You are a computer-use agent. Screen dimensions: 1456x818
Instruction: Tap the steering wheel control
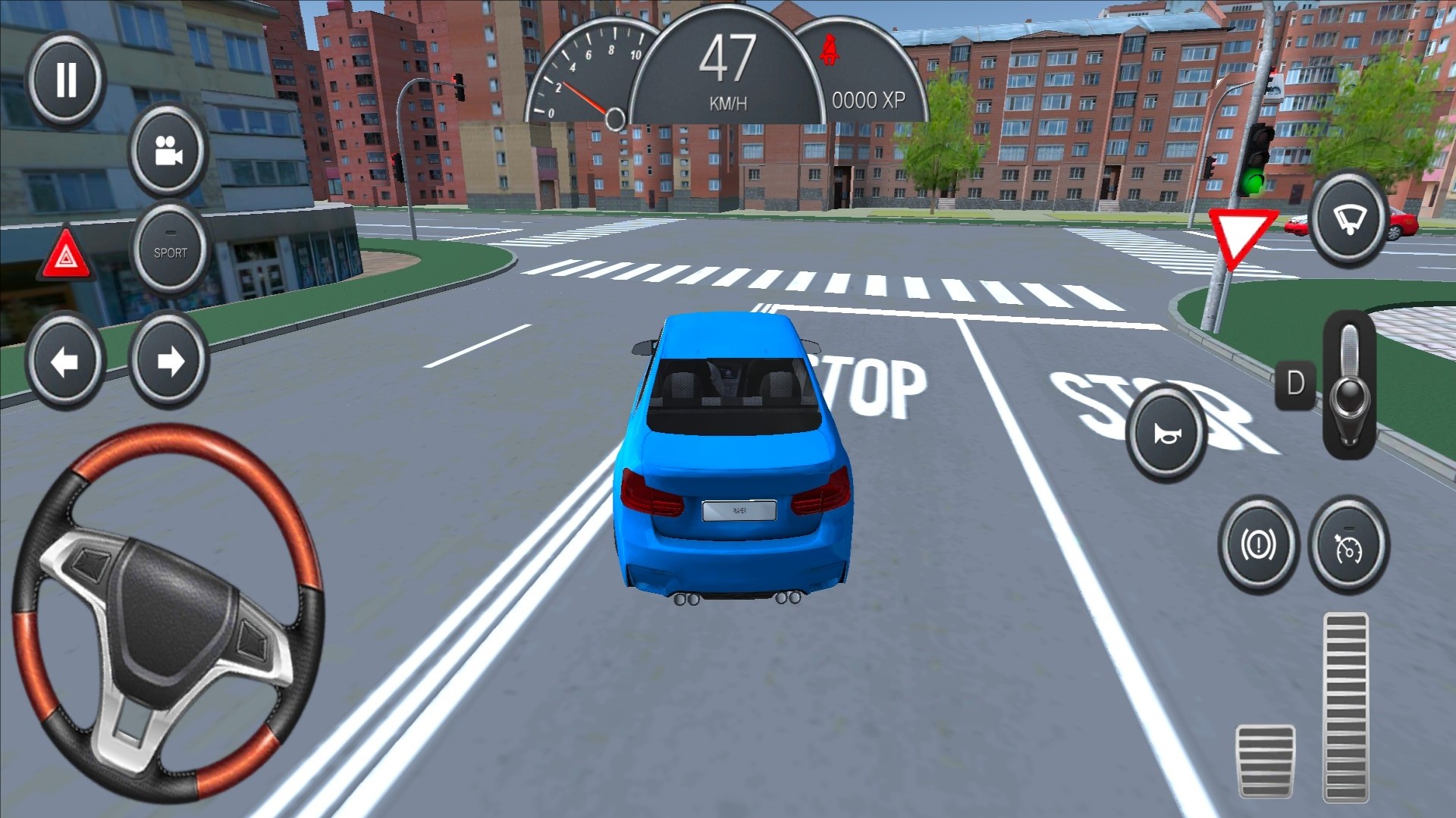168,613
